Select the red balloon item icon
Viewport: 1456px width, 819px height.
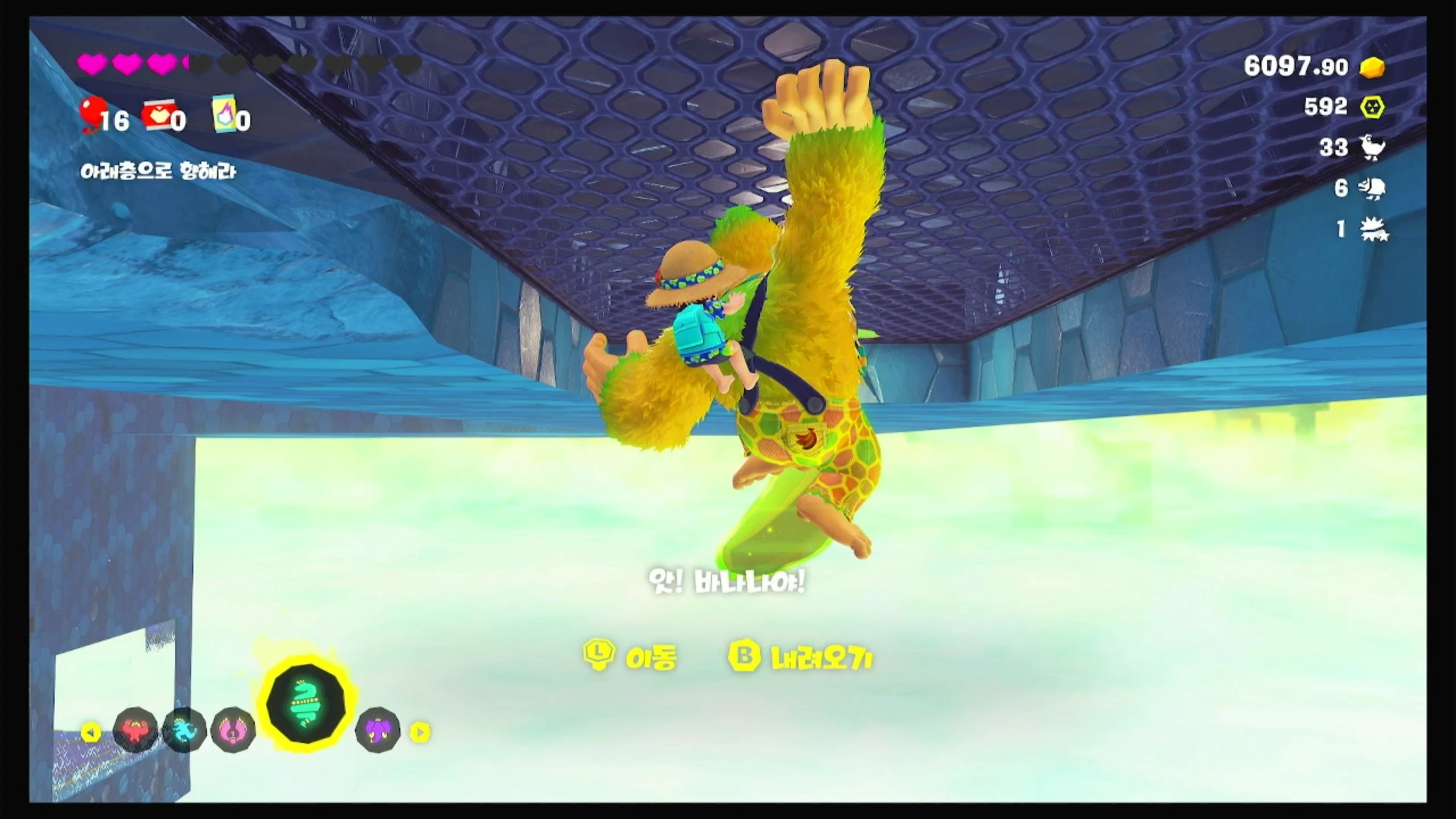pos(92,113)
